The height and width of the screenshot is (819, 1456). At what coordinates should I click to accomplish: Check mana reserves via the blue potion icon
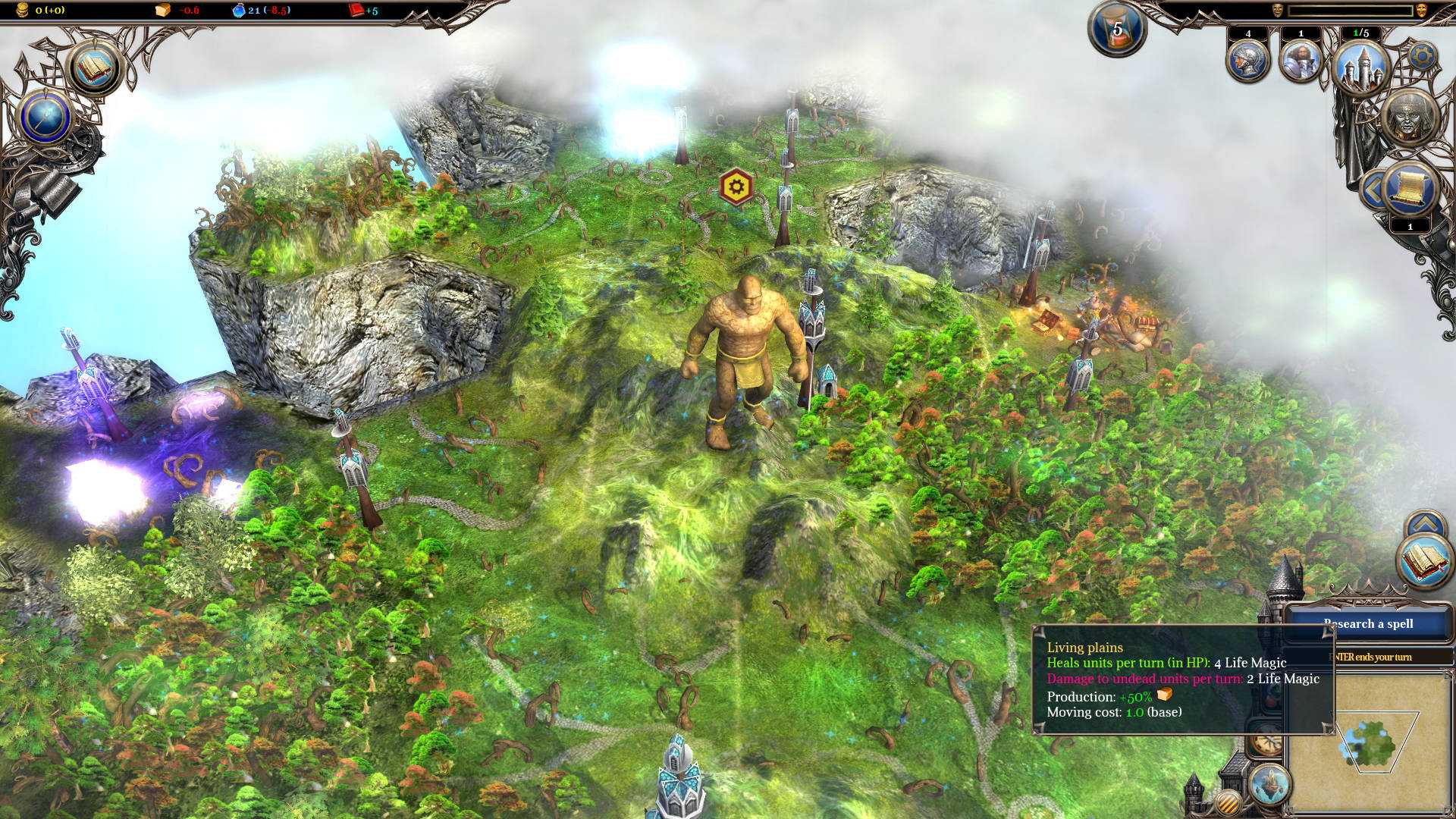pos(239,10)
